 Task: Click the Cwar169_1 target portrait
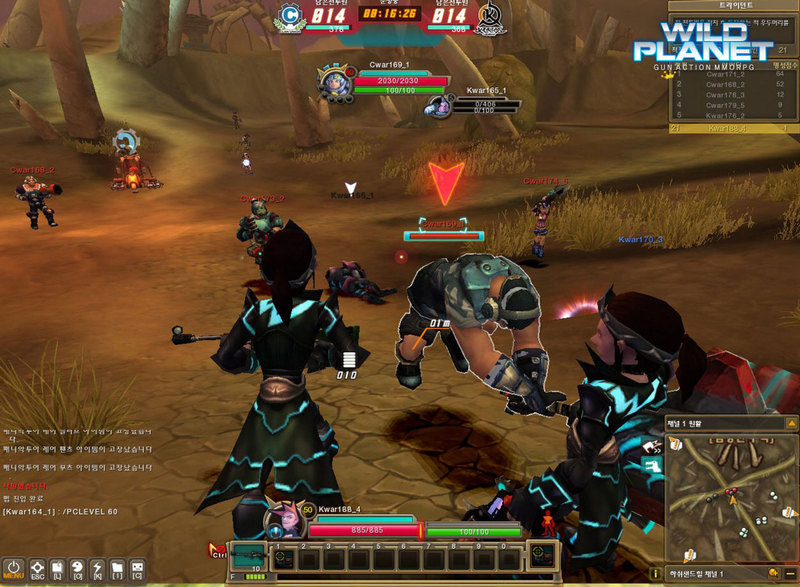[333, 83]
